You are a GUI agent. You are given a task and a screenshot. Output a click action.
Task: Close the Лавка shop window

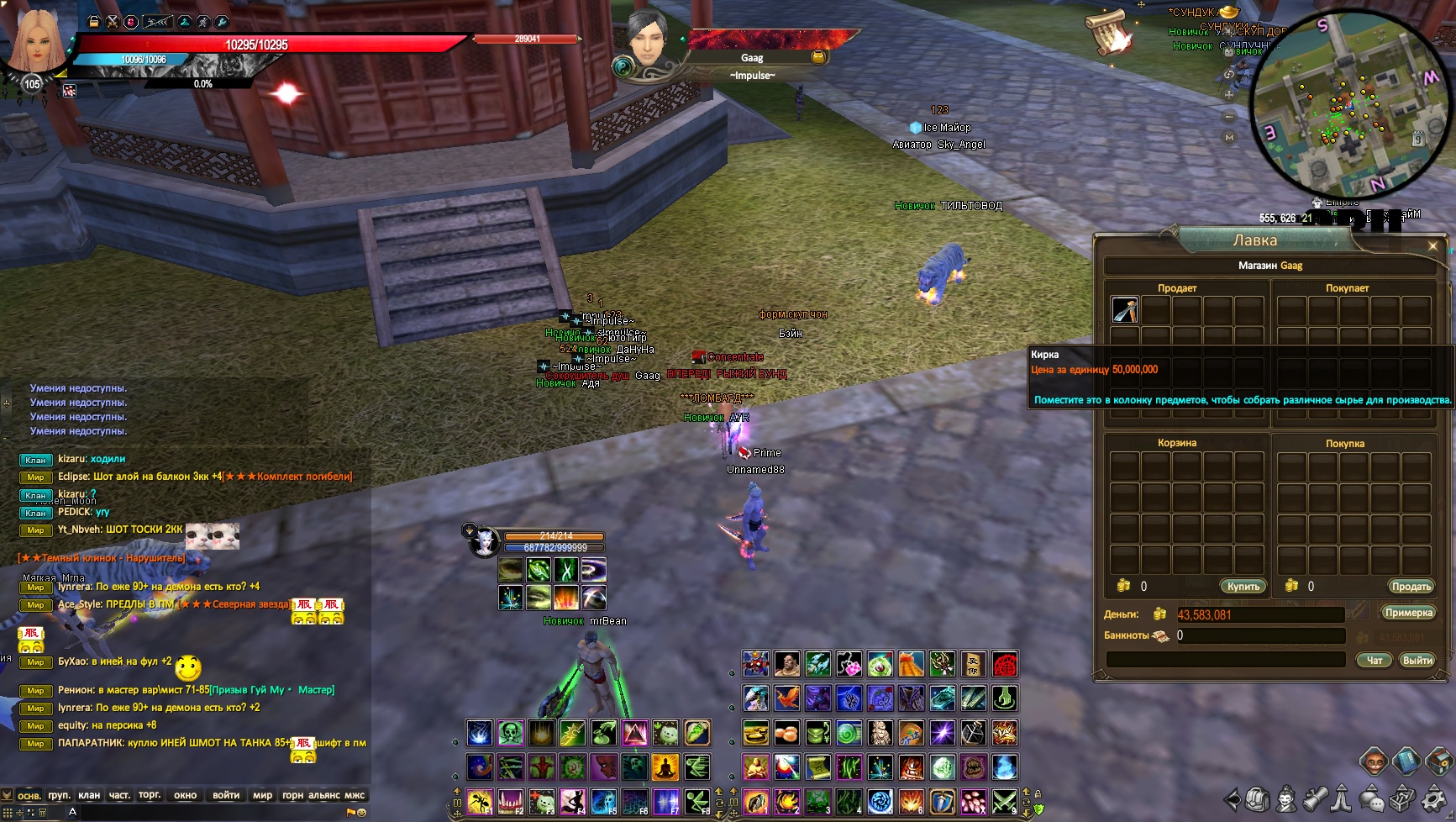click(x=1432, y=246)
